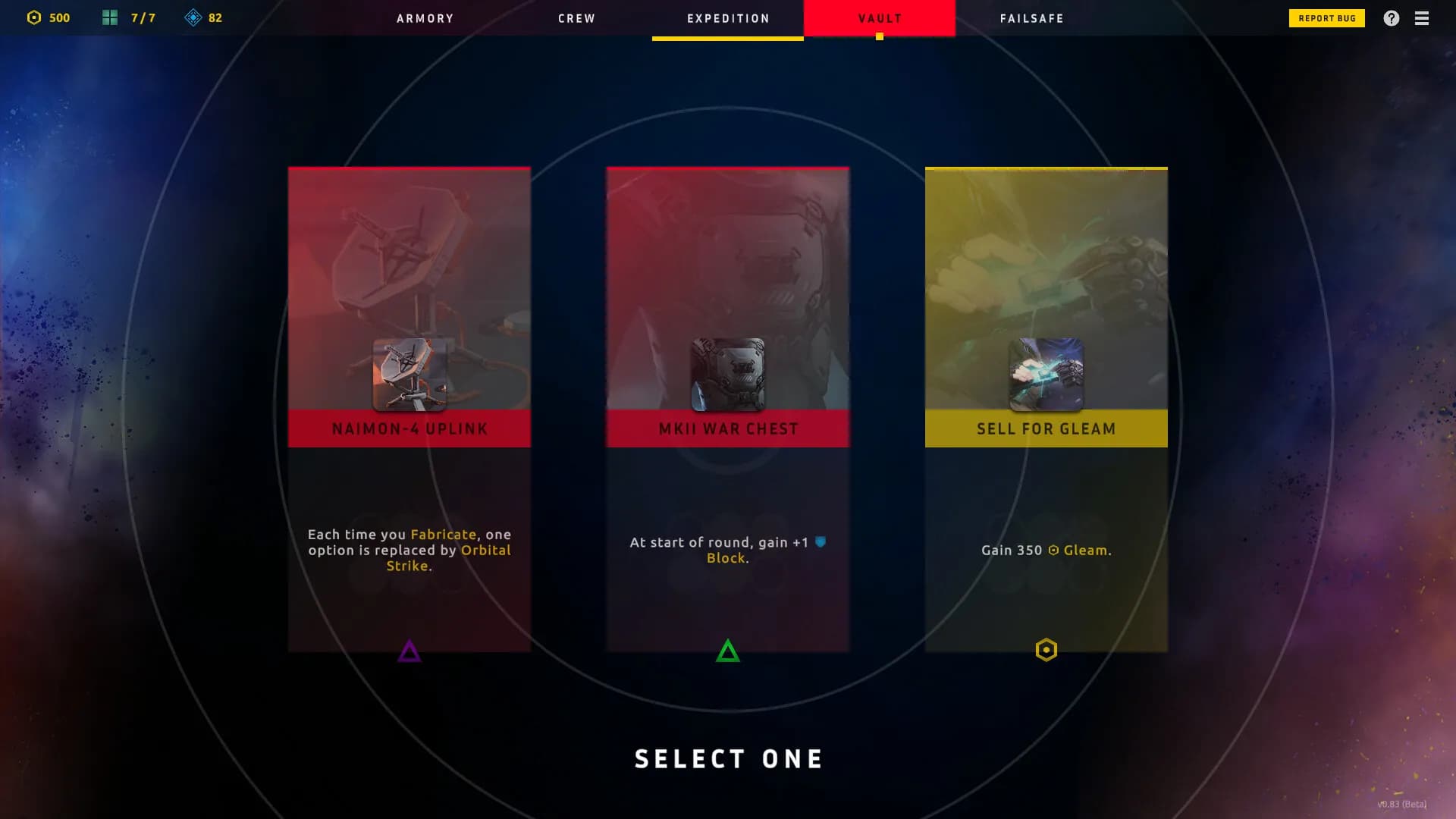Click the satellite dish icon on Naimon-4 Uplink
This screenshot has width=1456, height=819.
tap(409, 372)
